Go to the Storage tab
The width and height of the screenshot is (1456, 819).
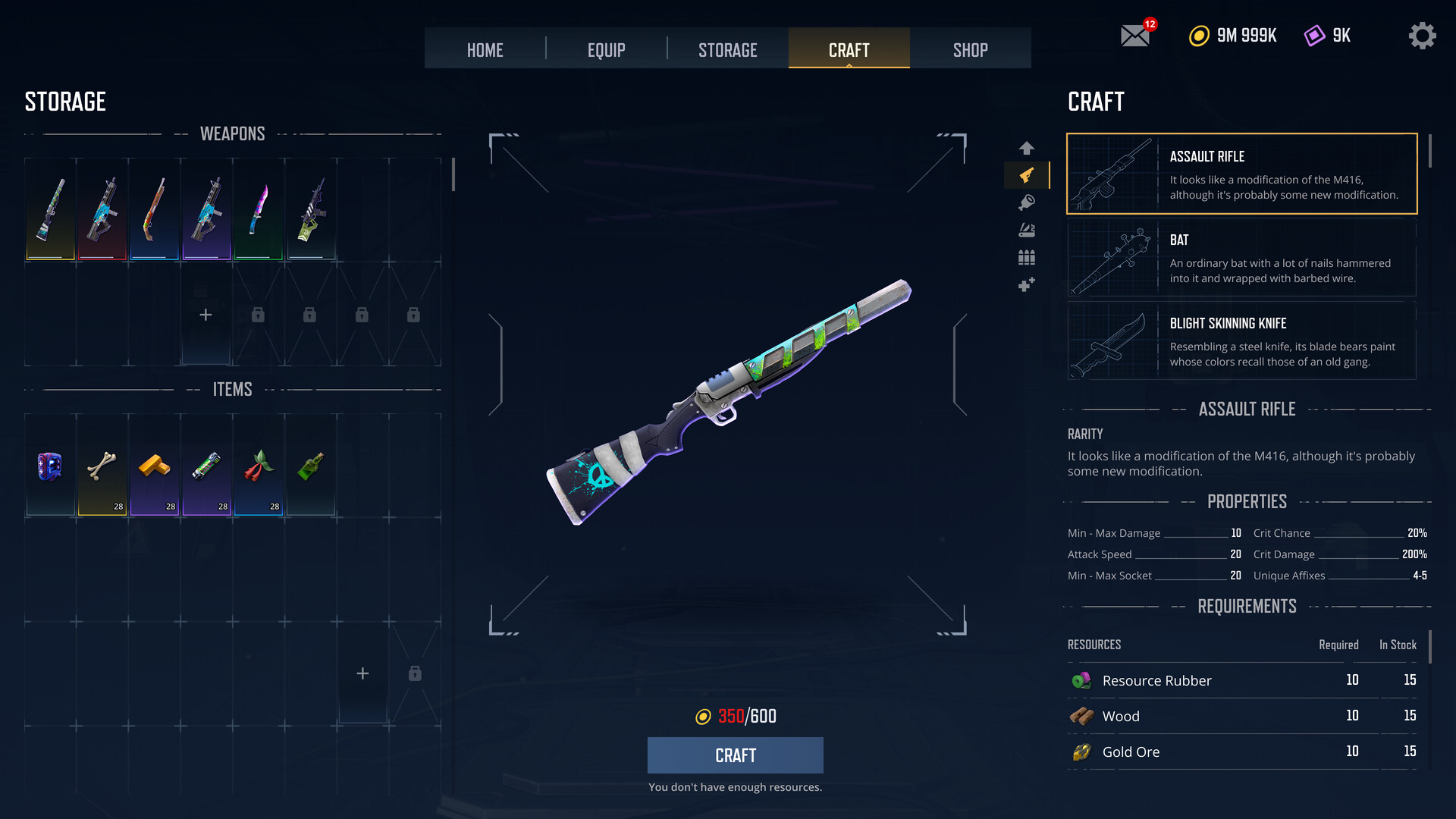point(727,50)
